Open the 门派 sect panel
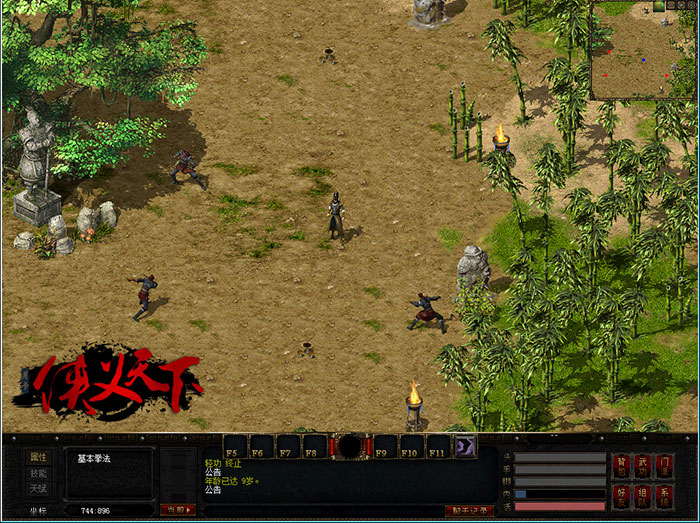The height and width of the screenshot is (523, 700). 665,464
